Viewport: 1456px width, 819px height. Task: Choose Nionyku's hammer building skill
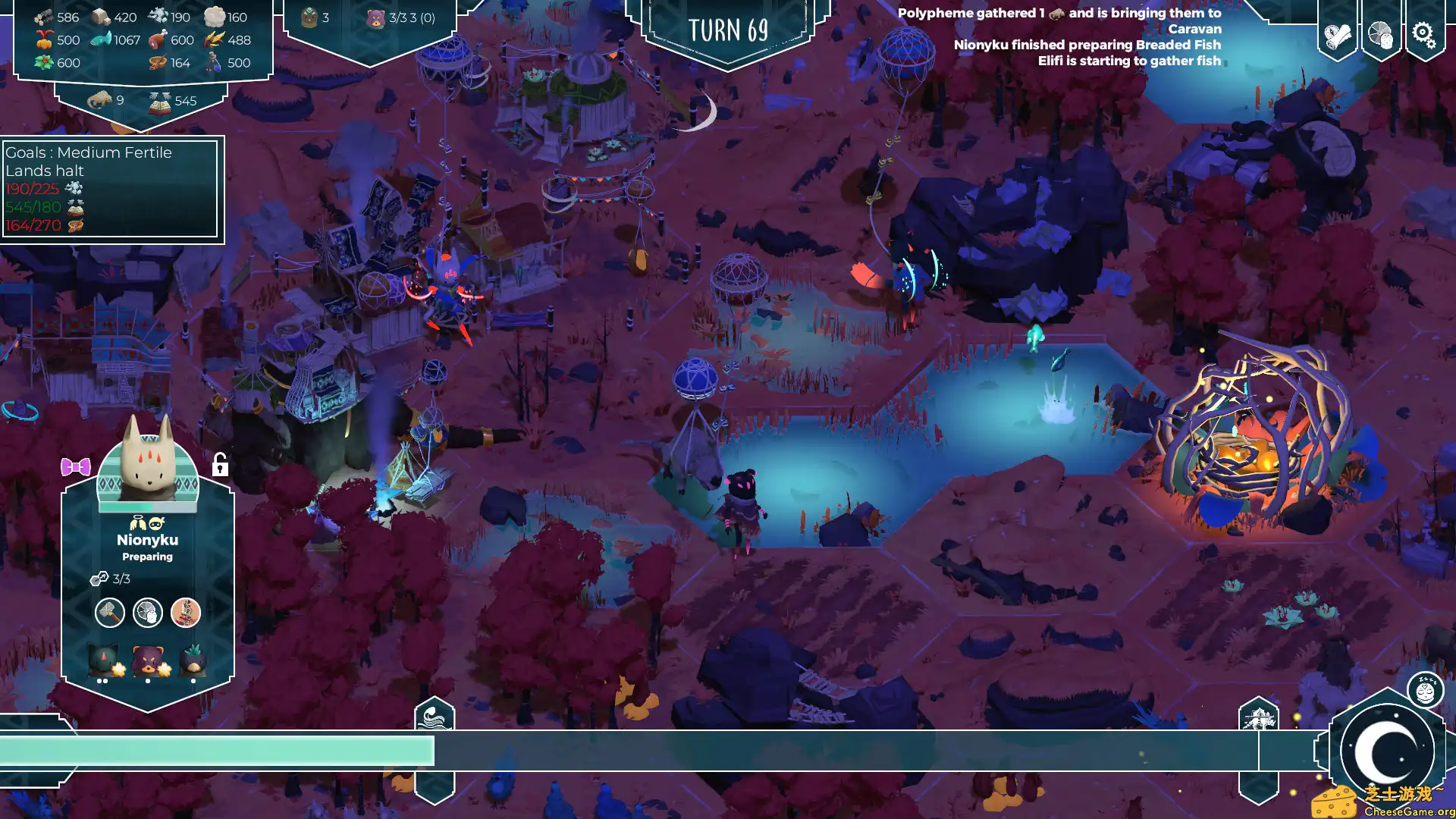tap(110, 612)
